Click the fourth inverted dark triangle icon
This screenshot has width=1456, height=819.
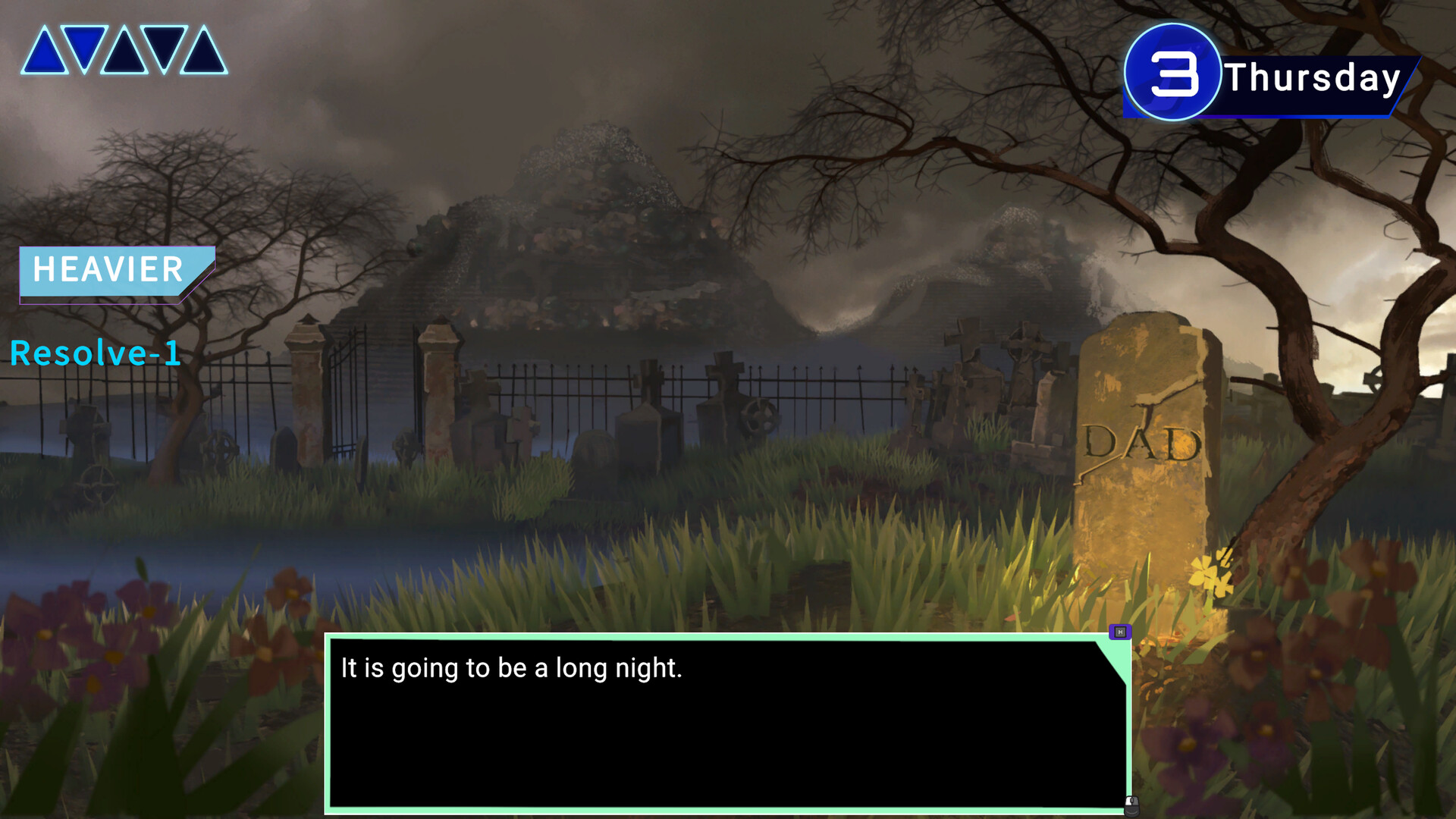coord(165,47)
